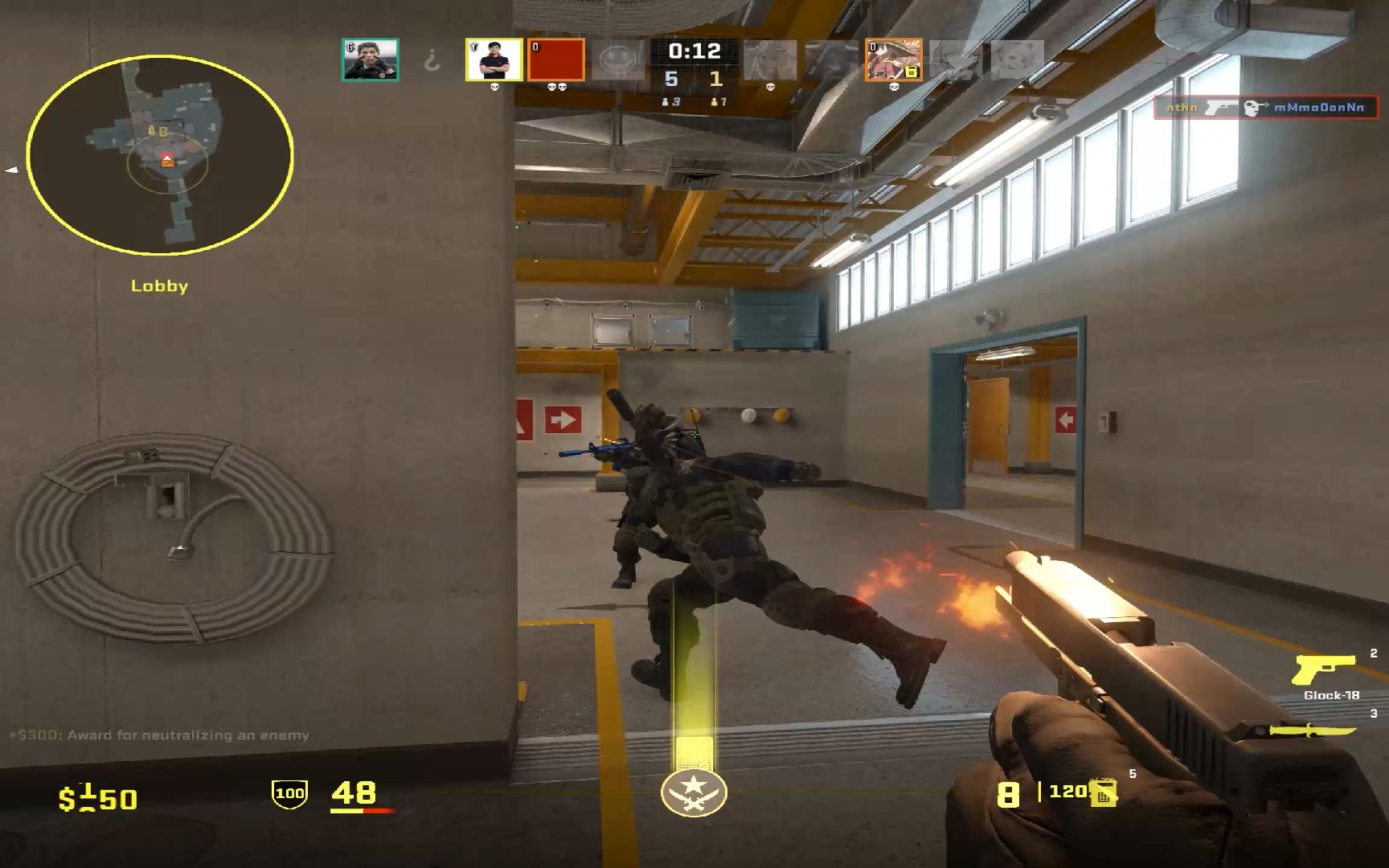The height and width of the screenshot is (868, 1389).
Task: Click the greyed-out smiley face avatar
Action: [x=618, y=59]
